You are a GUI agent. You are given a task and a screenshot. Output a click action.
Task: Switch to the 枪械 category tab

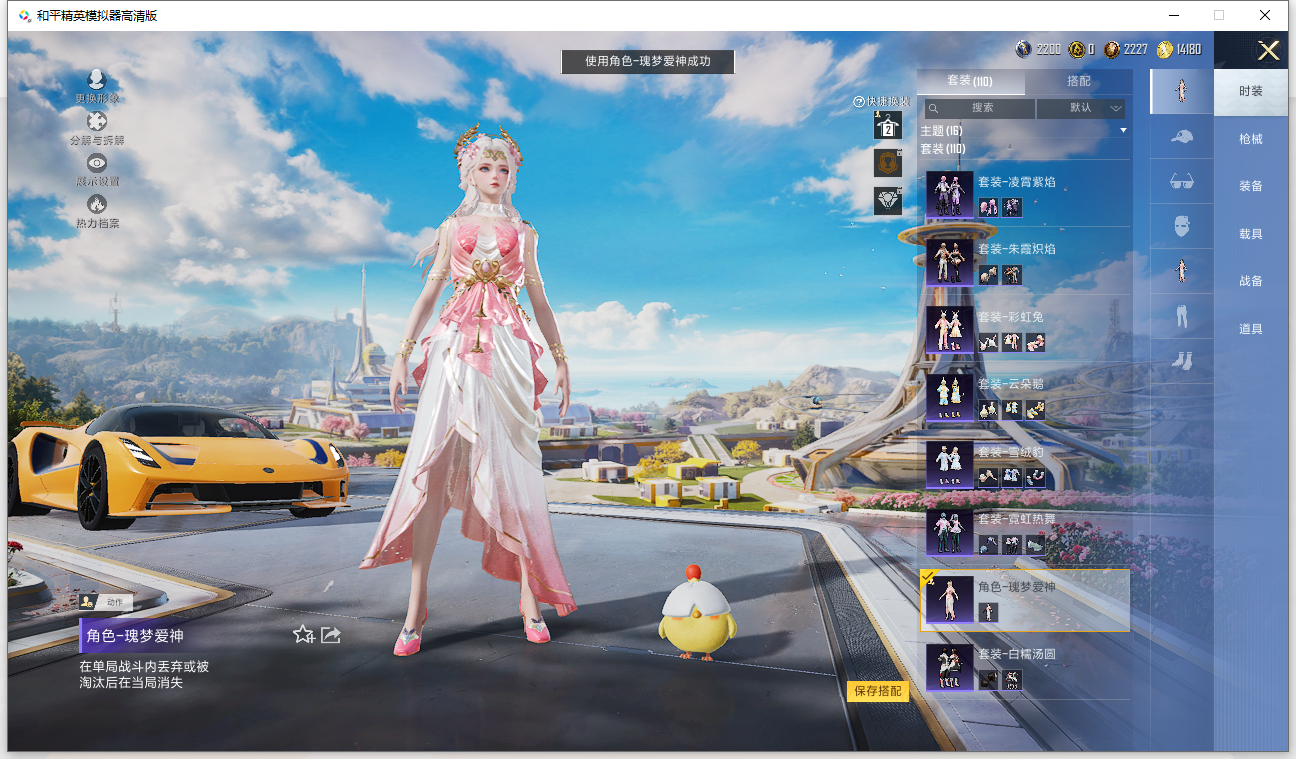[1250, 139]
